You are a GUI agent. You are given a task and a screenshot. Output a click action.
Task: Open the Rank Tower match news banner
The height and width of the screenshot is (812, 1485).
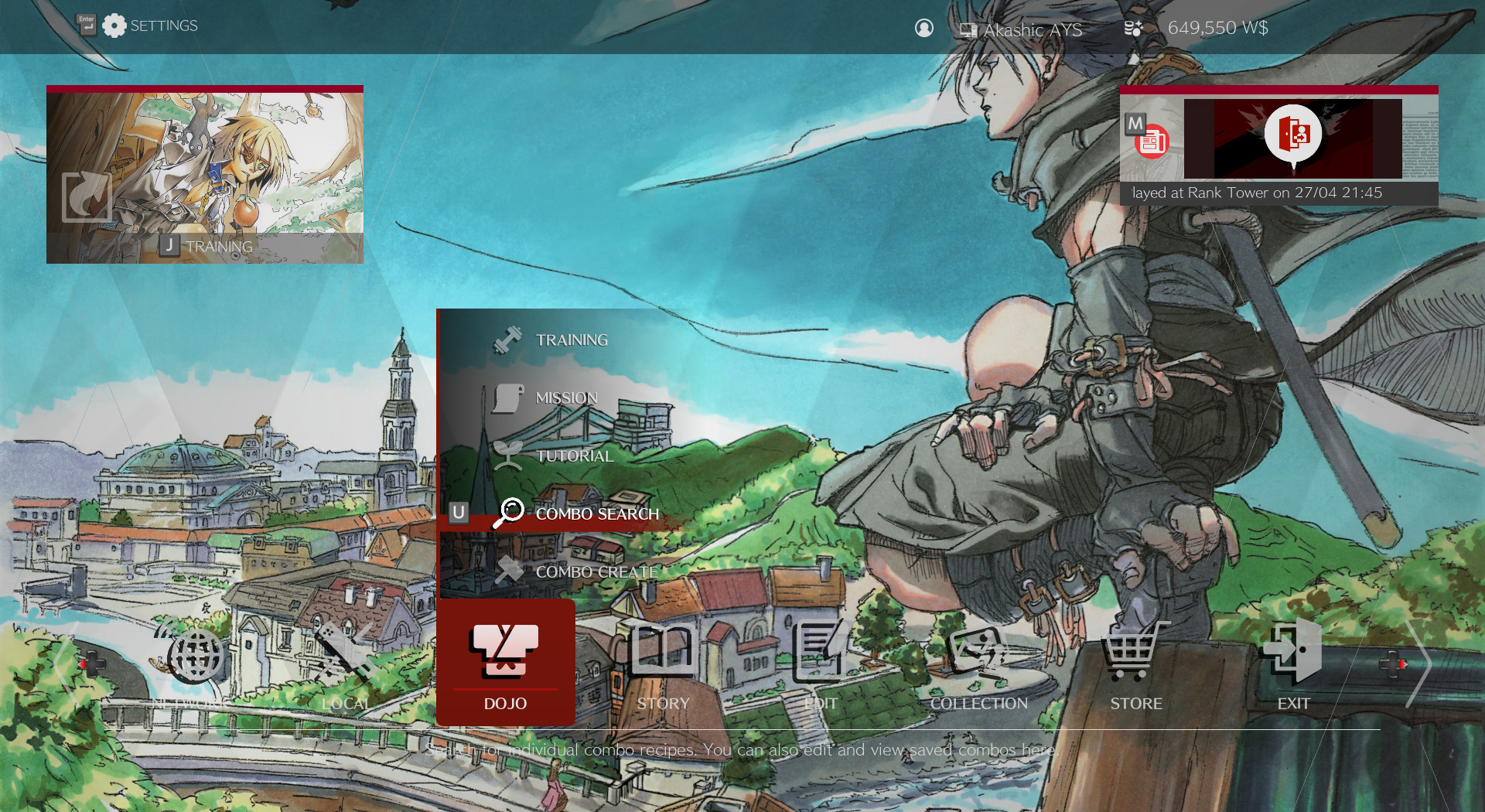pos(1280,147)
